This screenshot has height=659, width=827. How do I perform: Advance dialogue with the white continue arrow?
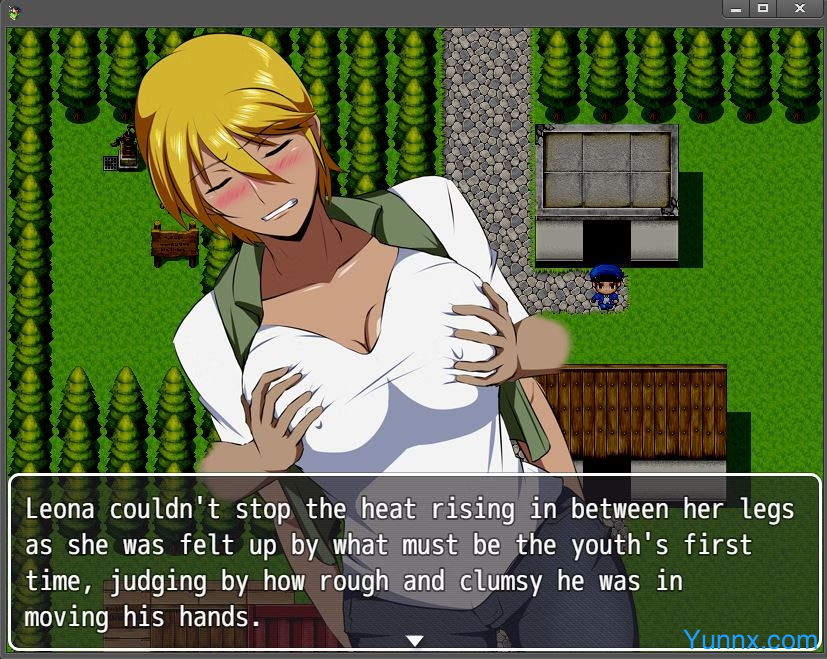pos(415,640)
